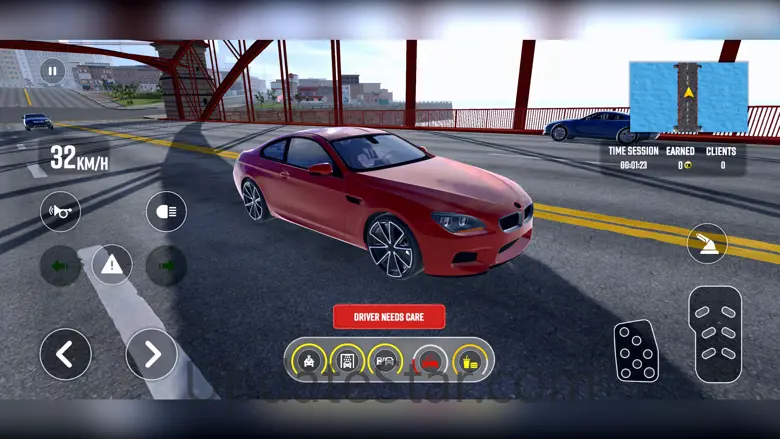Tap the brake pedal
Image resolution: width=780 pixels, height=439 pixels.
point(636,350)
